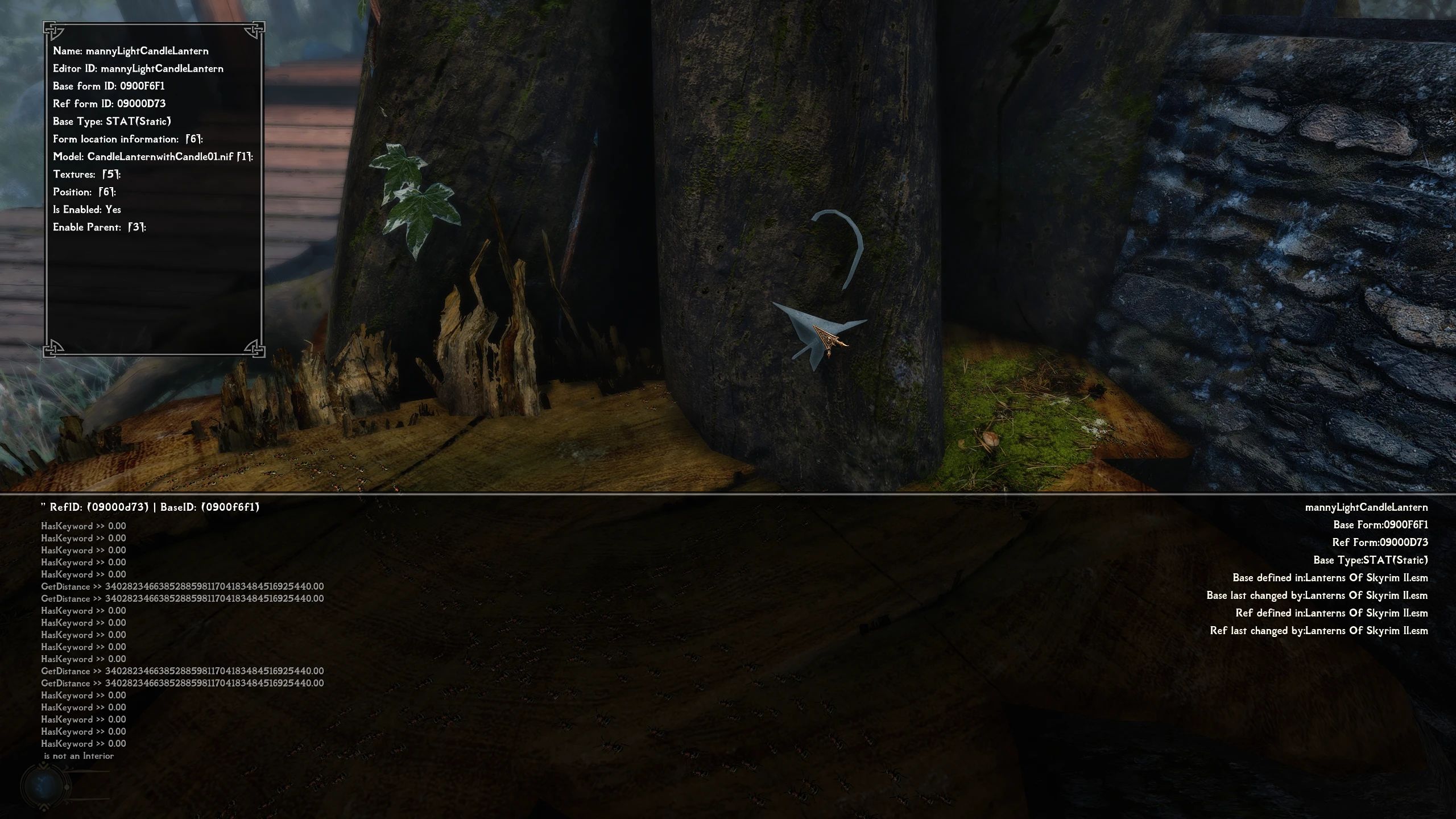
Task: Expand the Enable Parent [3] details
Action: pyautogui.click(x=98, y=227)
